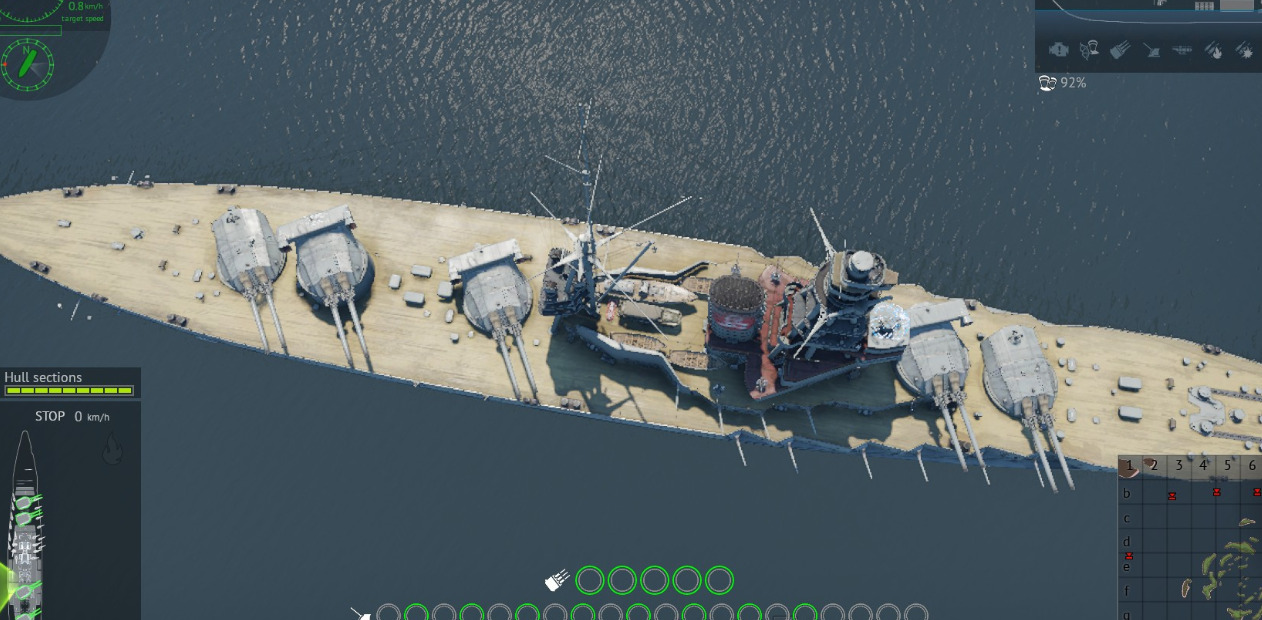1262x620 pixels.
Task: Click the anti-aircraft gun status icon
Action: [x=1152, y=49]
